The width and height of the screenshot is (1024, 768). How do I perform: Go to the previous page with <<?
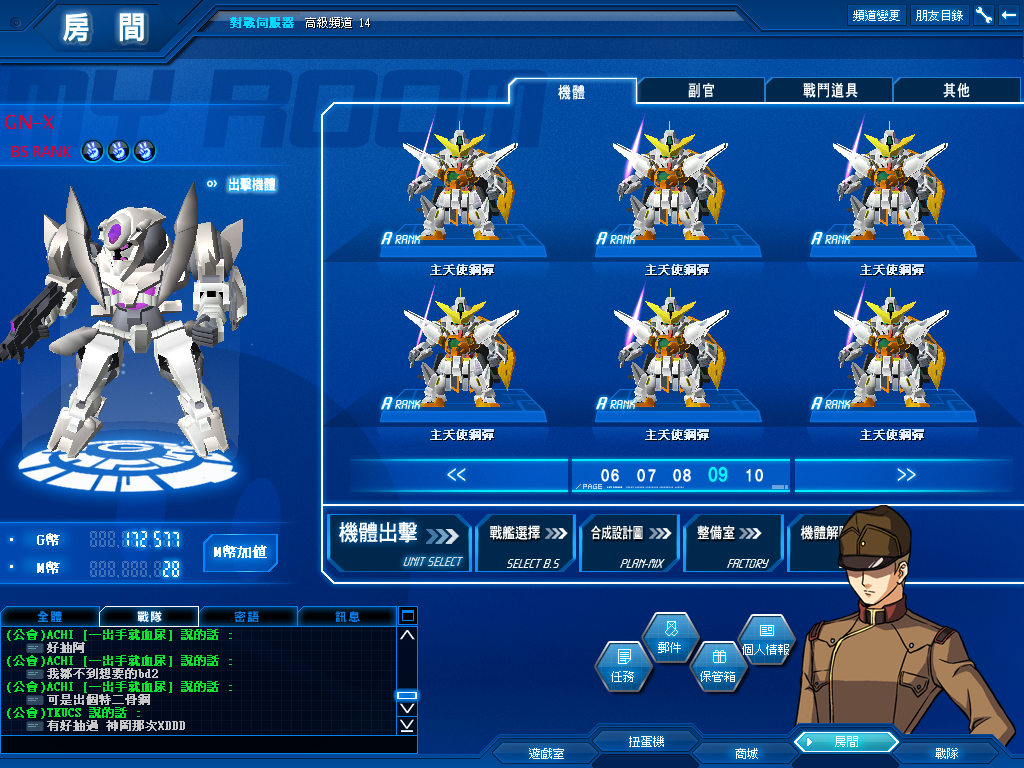pyautogui.click(x=456, y=475)
